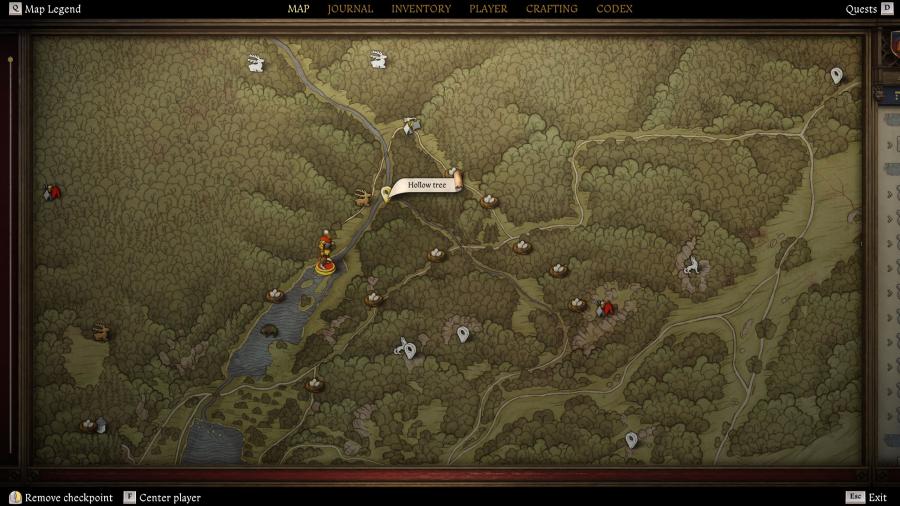Screen dimensions: 900x506
Task: Click the player figurine marker
Action: click(325, 253)
